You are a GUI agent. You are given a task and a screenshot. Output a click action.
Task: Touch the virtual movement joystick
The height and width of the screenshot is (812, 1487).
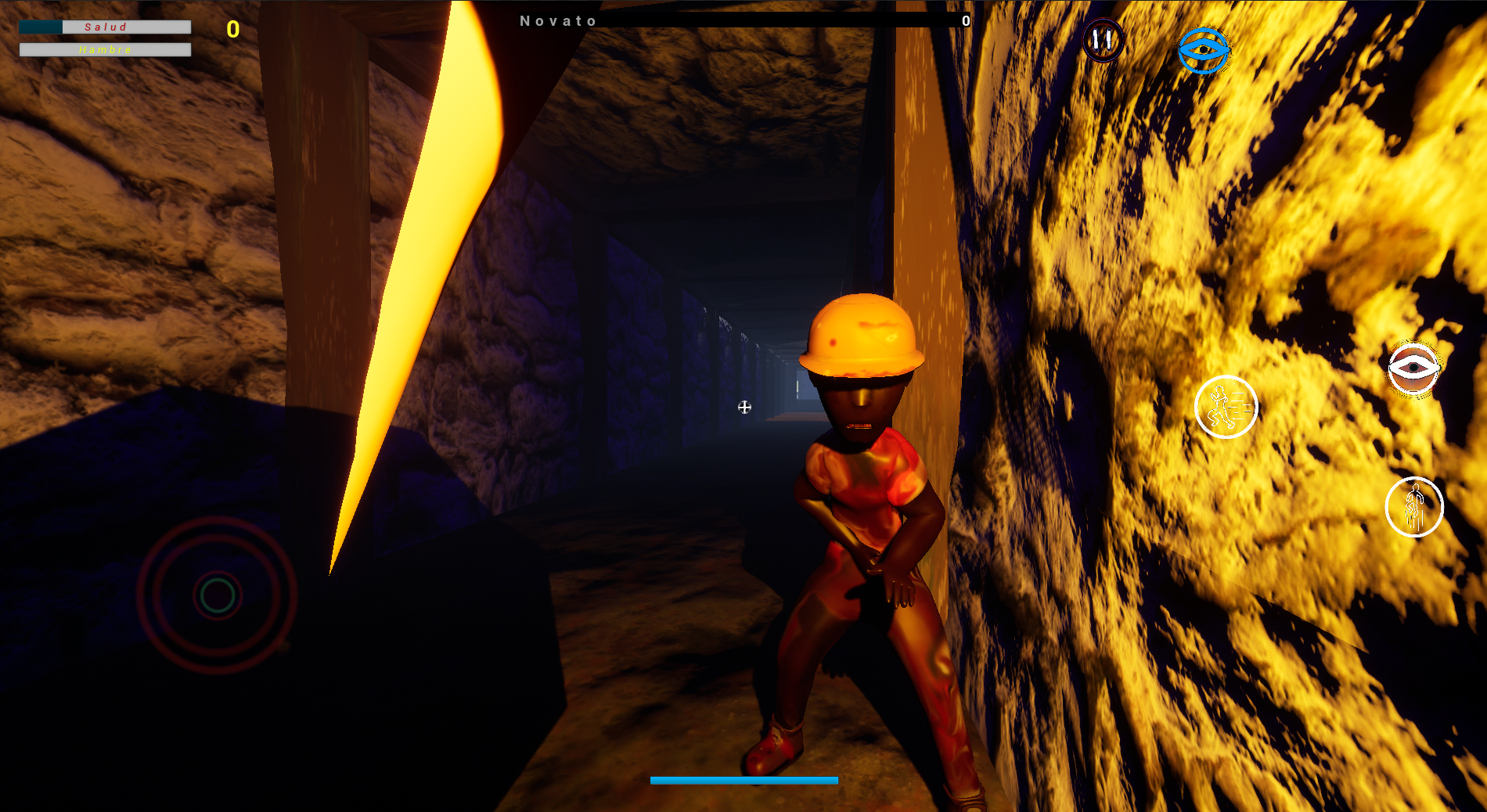pos(218,595)
